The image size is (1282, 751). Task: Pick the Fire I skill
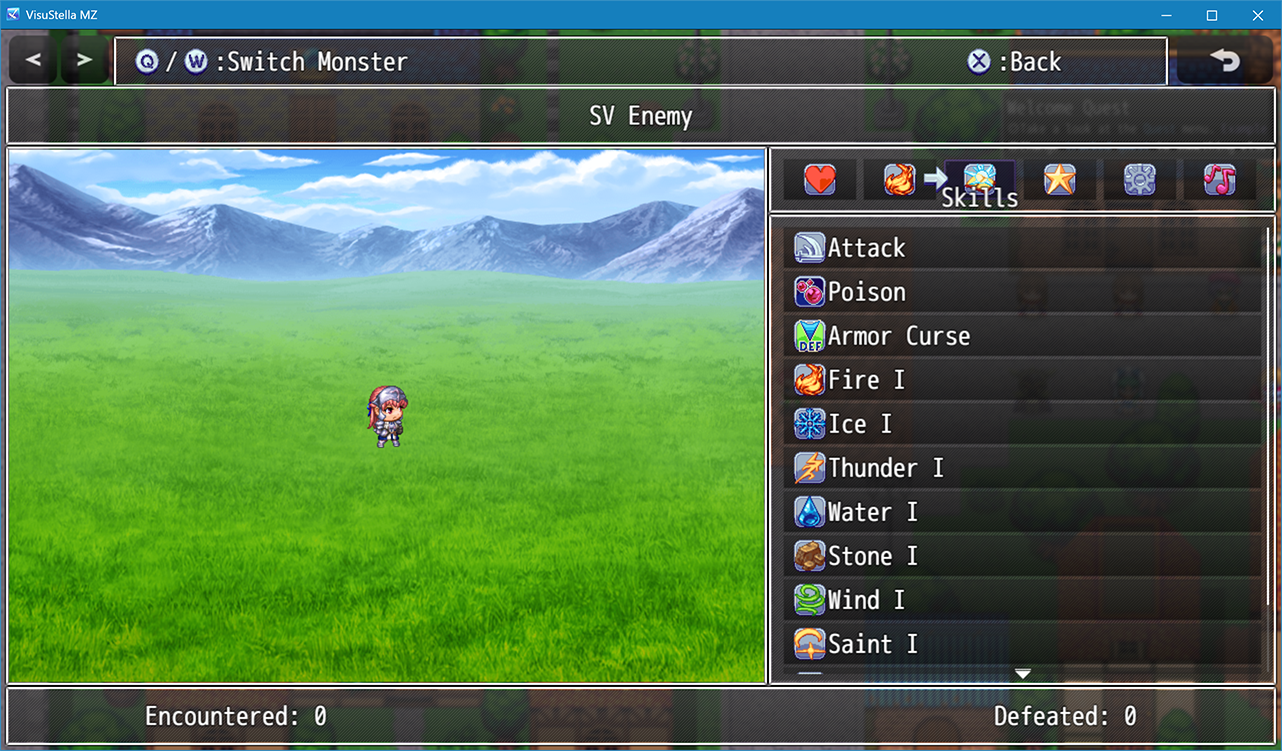click(1020, 380)
